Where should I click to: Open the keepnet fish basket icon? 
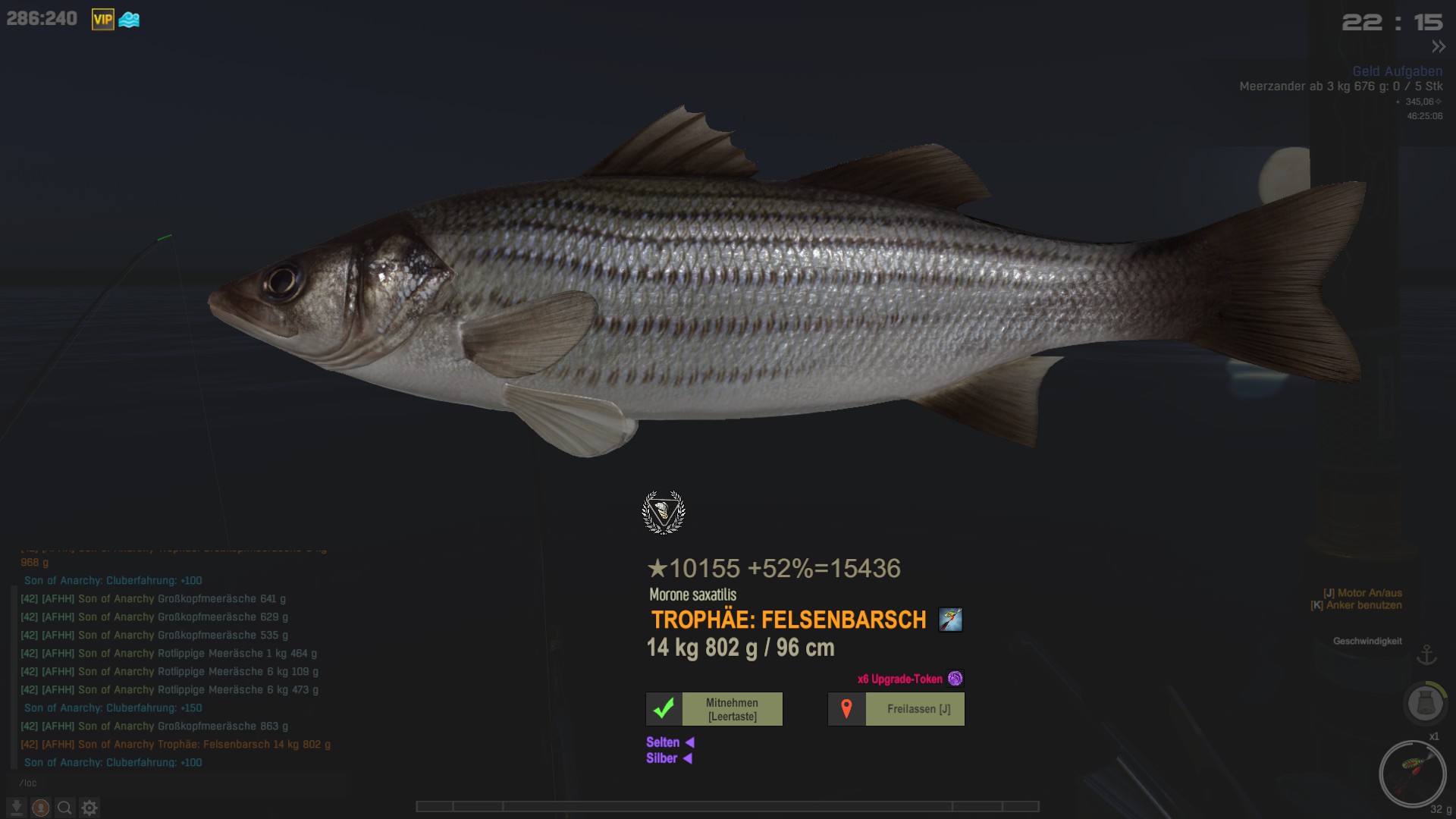point(1425,703)
